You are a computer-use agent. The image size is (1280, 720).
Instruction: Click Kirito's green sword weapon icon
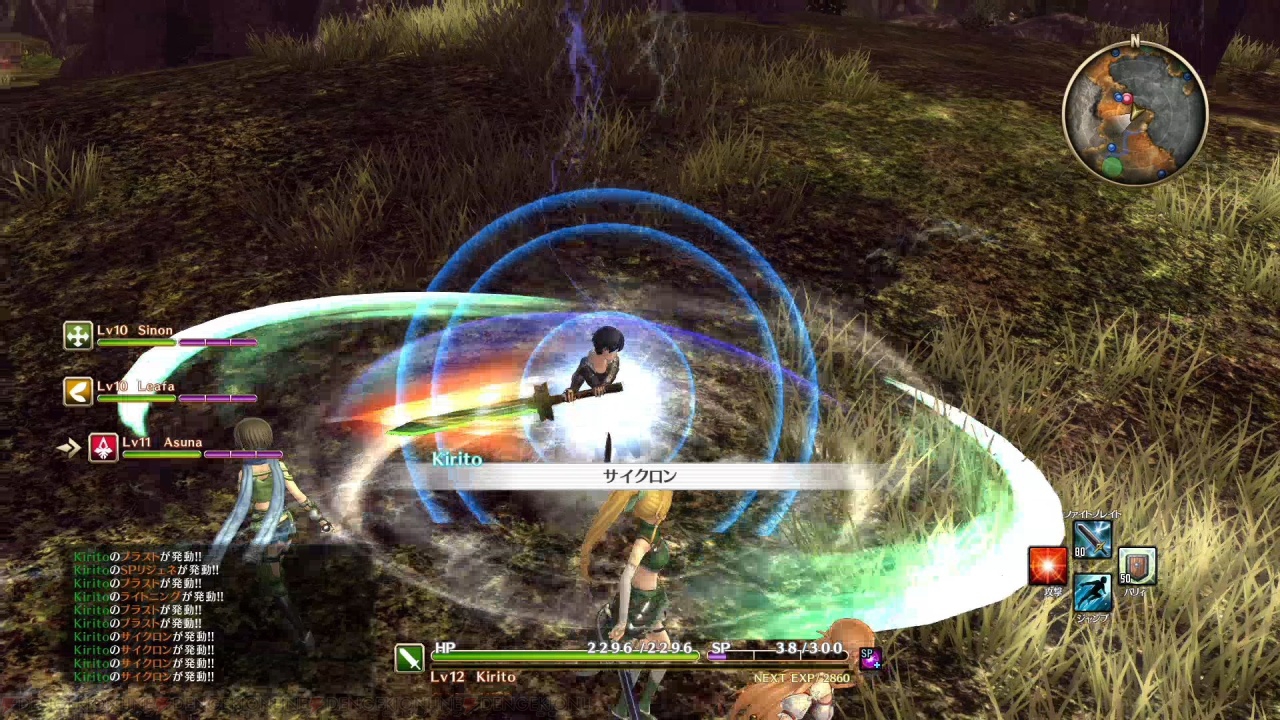(409, 657)
